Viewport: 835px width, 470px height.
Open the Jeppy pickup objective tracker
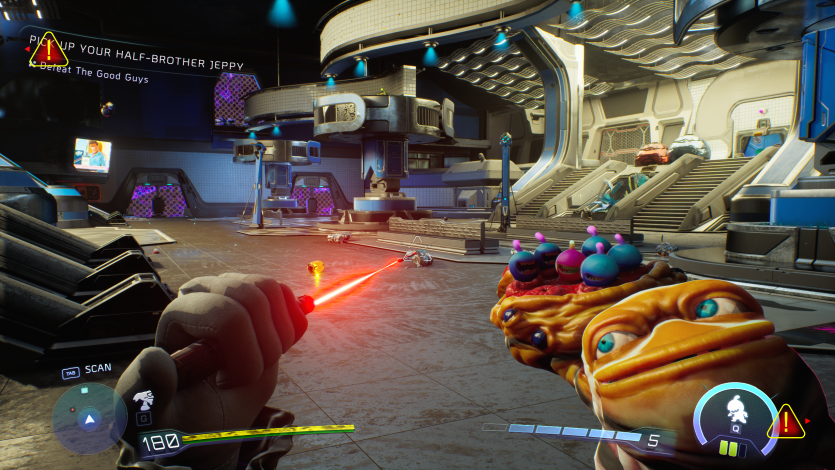coord(150,54)
